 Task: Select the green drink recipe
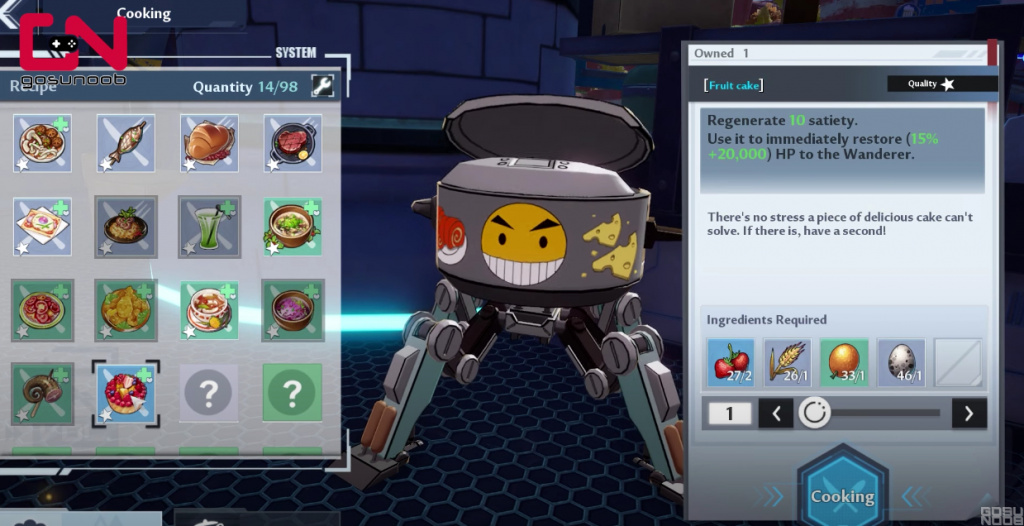point(209,225)
